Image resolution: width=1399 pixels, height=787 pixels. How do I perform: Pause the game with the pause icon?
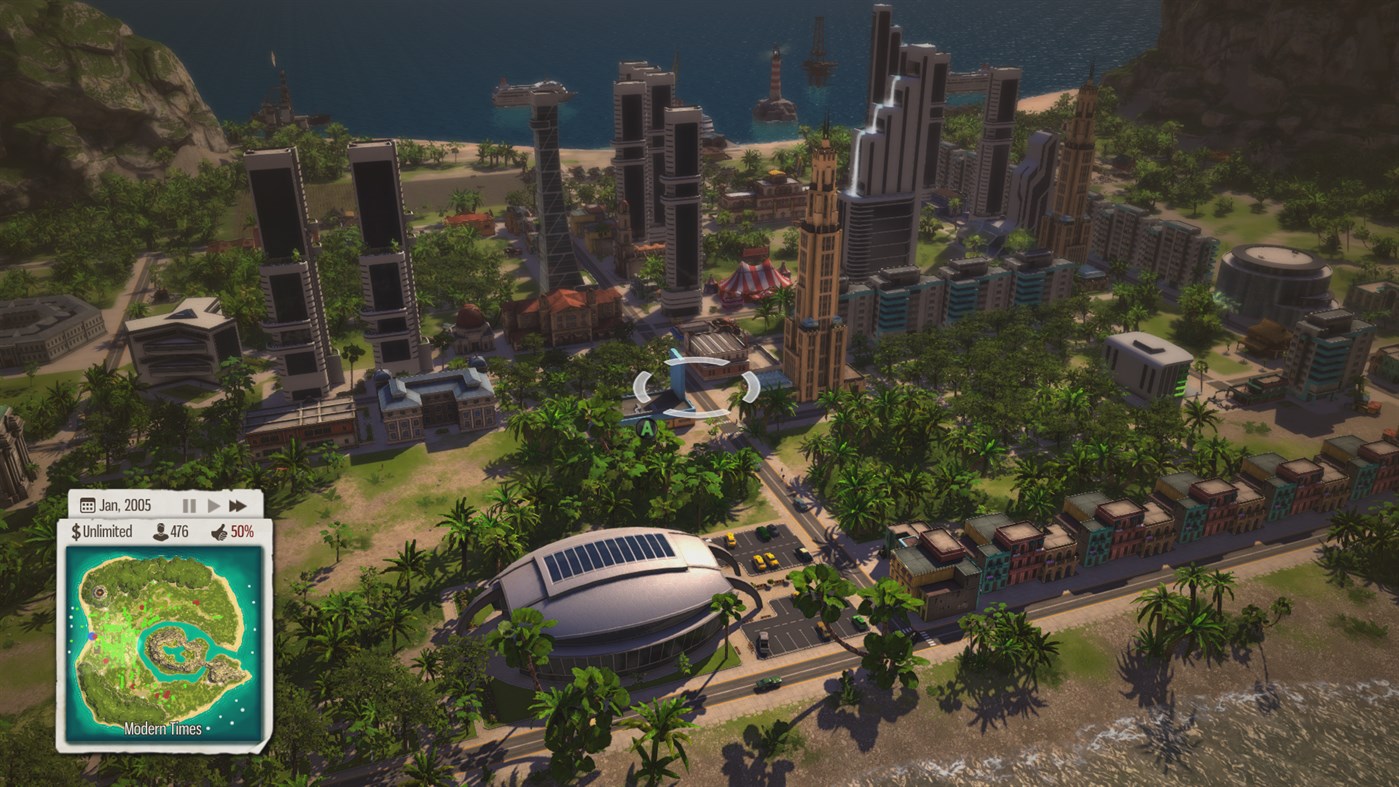pos(189,504)
